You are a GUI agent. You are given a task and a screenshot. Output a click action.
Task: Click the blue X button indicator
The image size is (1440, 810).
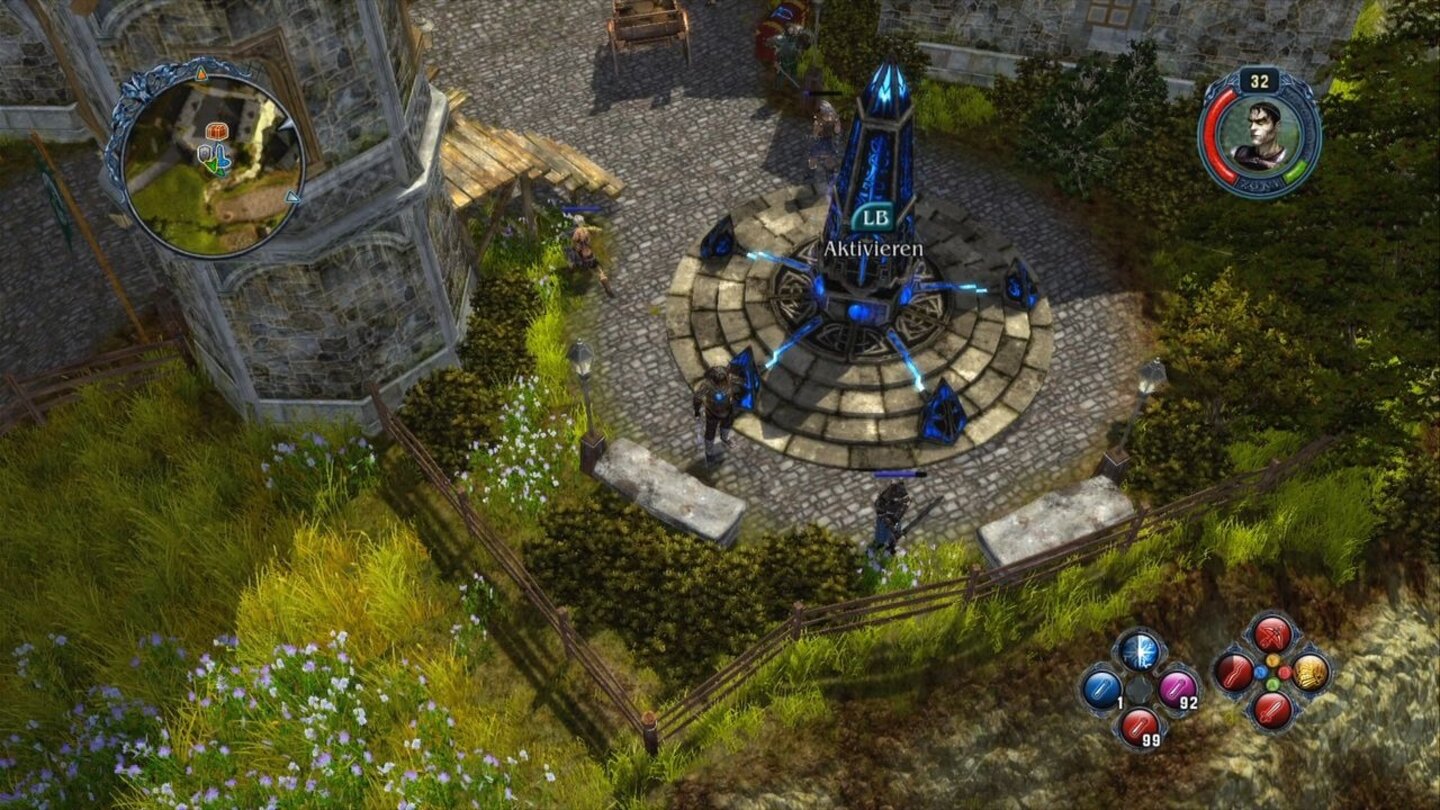(1262, 672)
